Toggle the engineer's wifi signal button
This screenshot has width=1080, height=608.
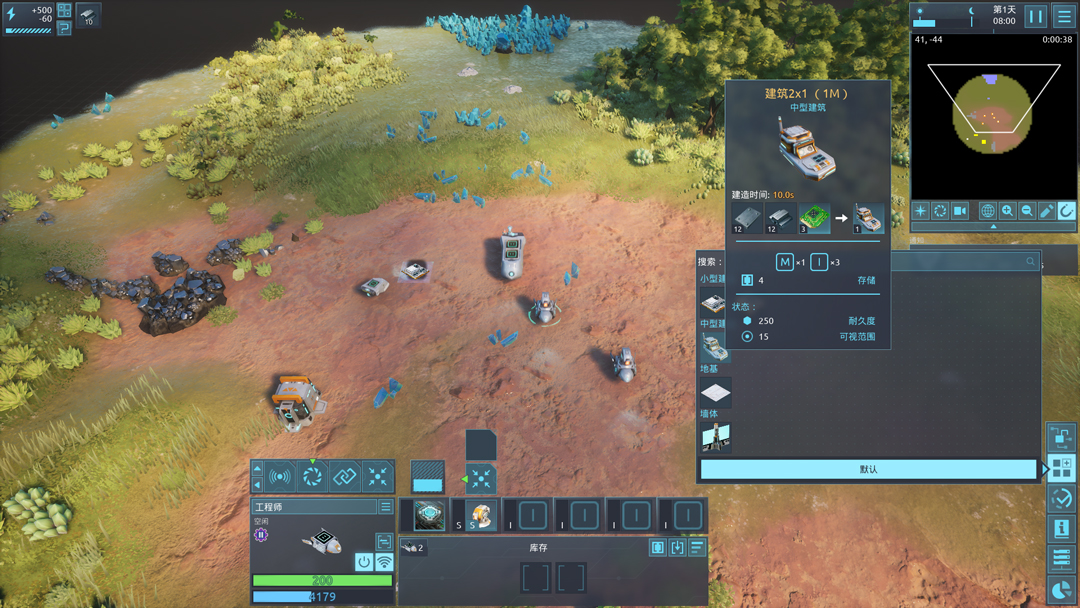pyautogui.click(x=384, y=562)
